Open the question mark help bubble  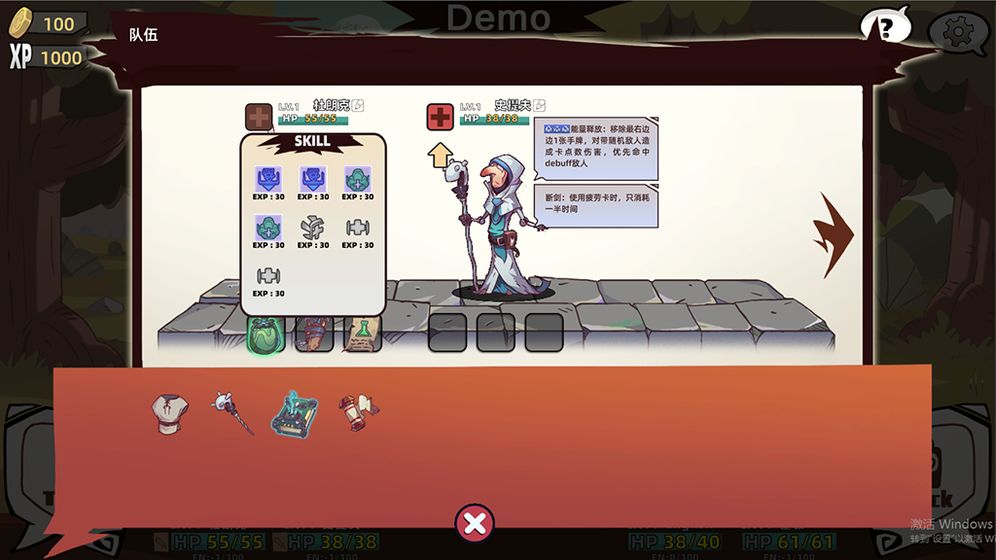[885, 27]
